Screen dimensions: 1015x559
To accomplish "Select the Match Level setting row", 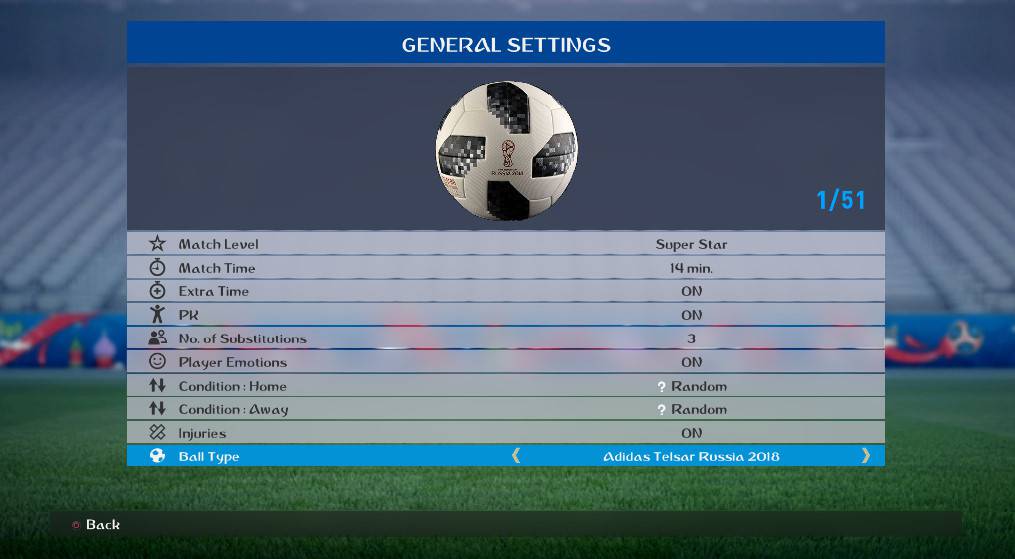I will tap(505, 244).
